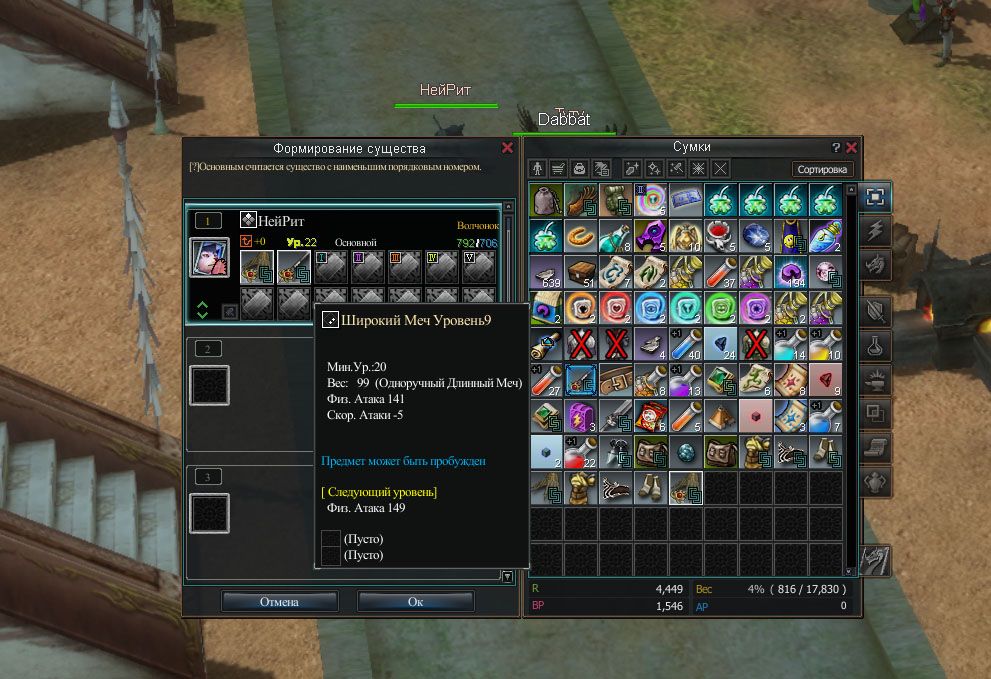Select the empty creature slot numbered 2
Image resolution: width=991 pixels, height=679 pixels.
click(x=210, y=385)
